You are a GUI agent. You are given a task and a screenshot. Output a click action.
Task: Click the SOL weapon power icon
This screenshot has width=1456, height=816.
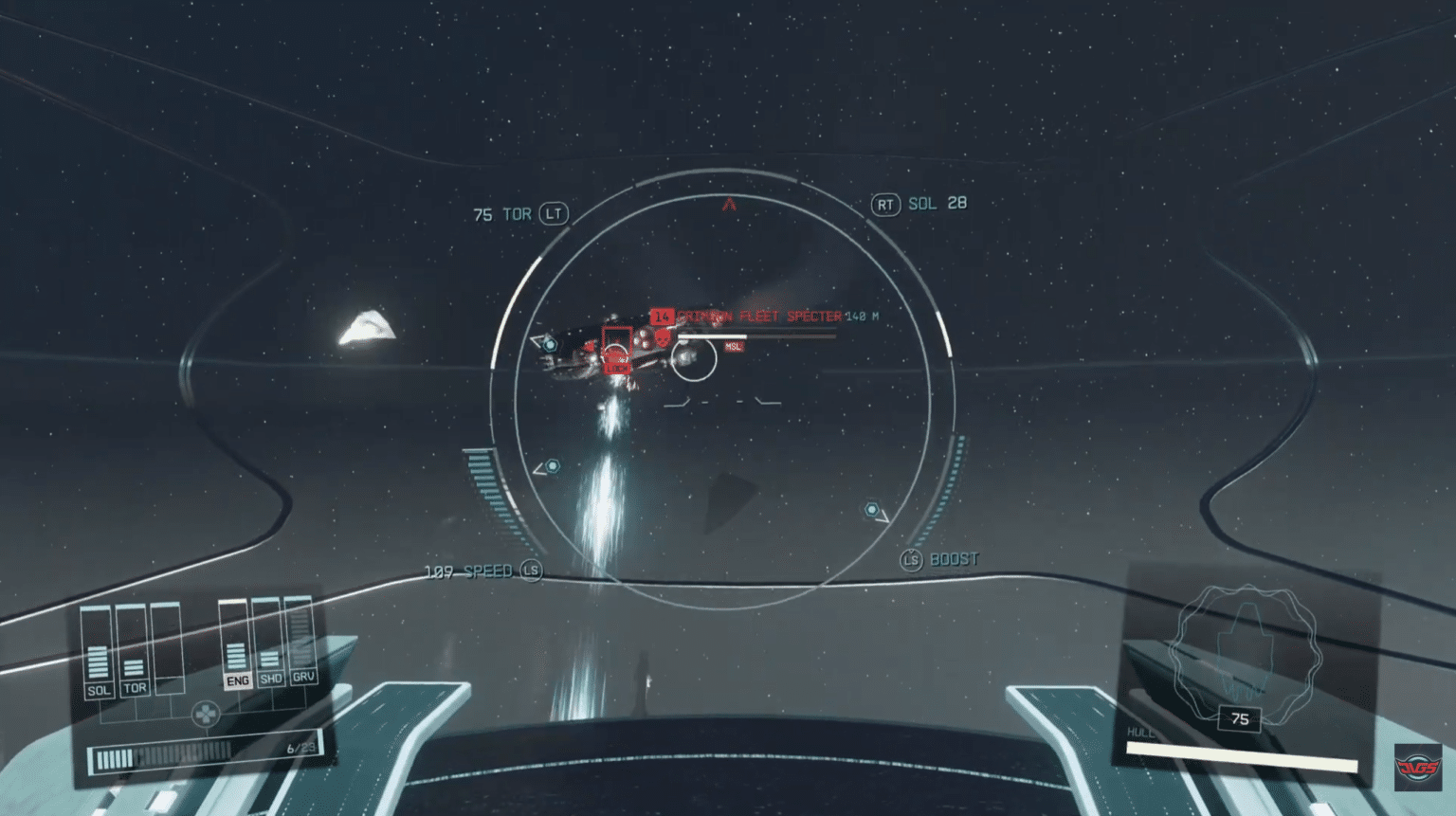pos(100,689)
